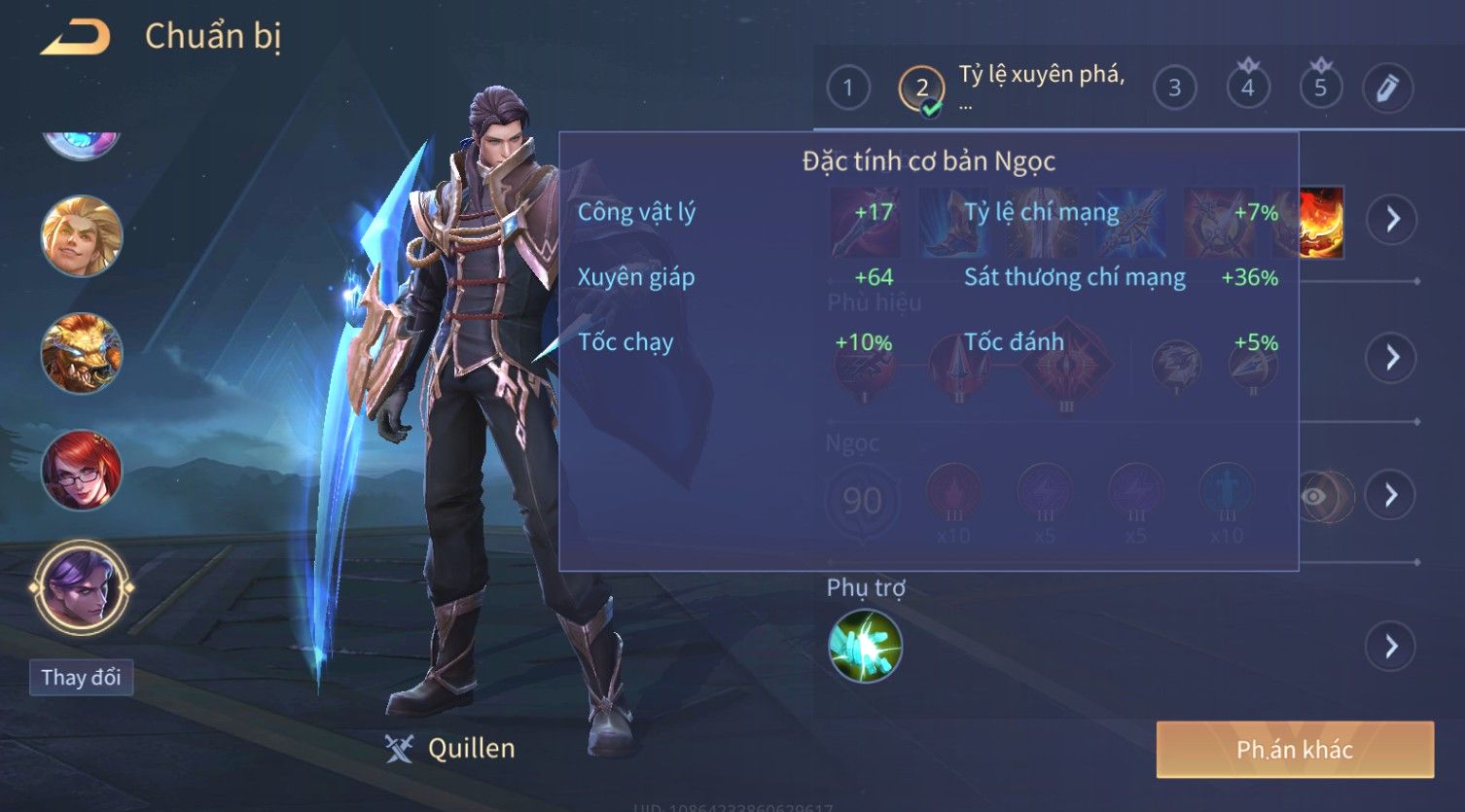This screenshot has height=812, width=1465.
Task: Toggle the eye icon in Ngọc row
Action: 1315,497
